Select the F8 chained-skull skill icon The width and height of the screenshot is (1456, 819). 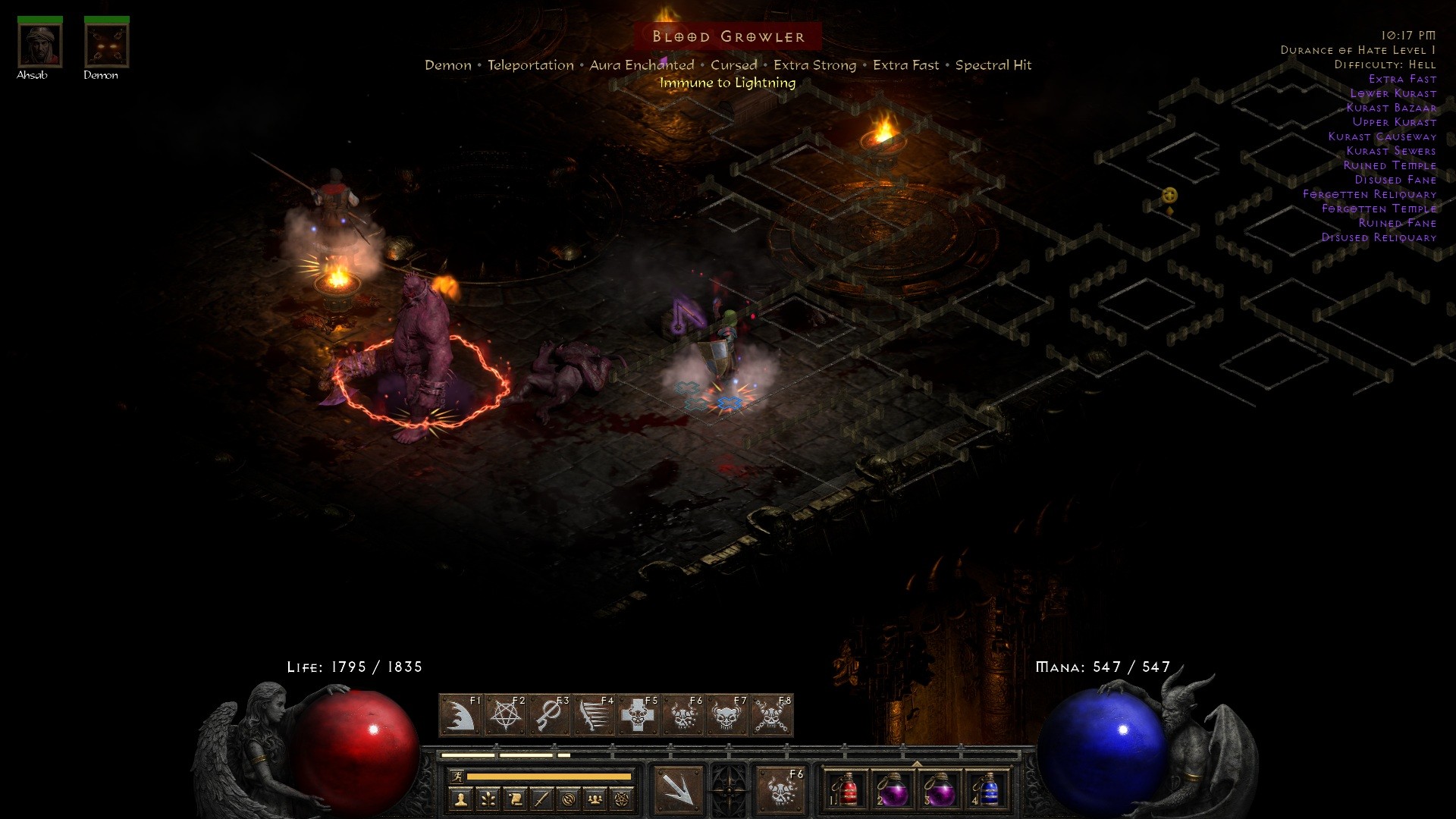pyautogui.click(x=767, y=714)
